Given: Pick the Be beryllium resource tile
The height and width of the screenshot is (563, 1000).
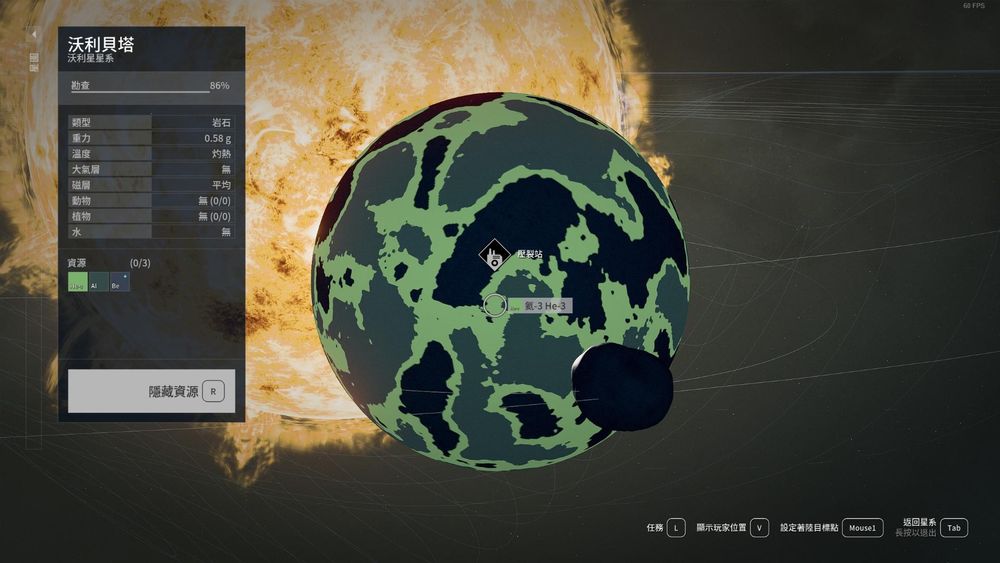Looking at the screenshot, I should pos(118,283).
